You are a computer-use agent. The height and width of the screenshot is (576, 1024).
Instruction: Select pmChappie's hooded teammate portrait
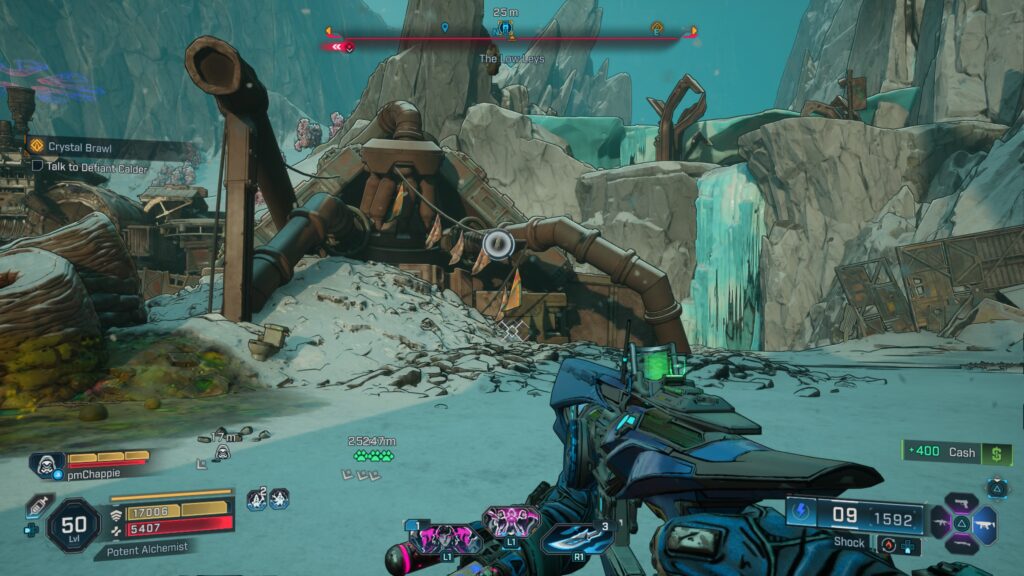pos(46,464)
